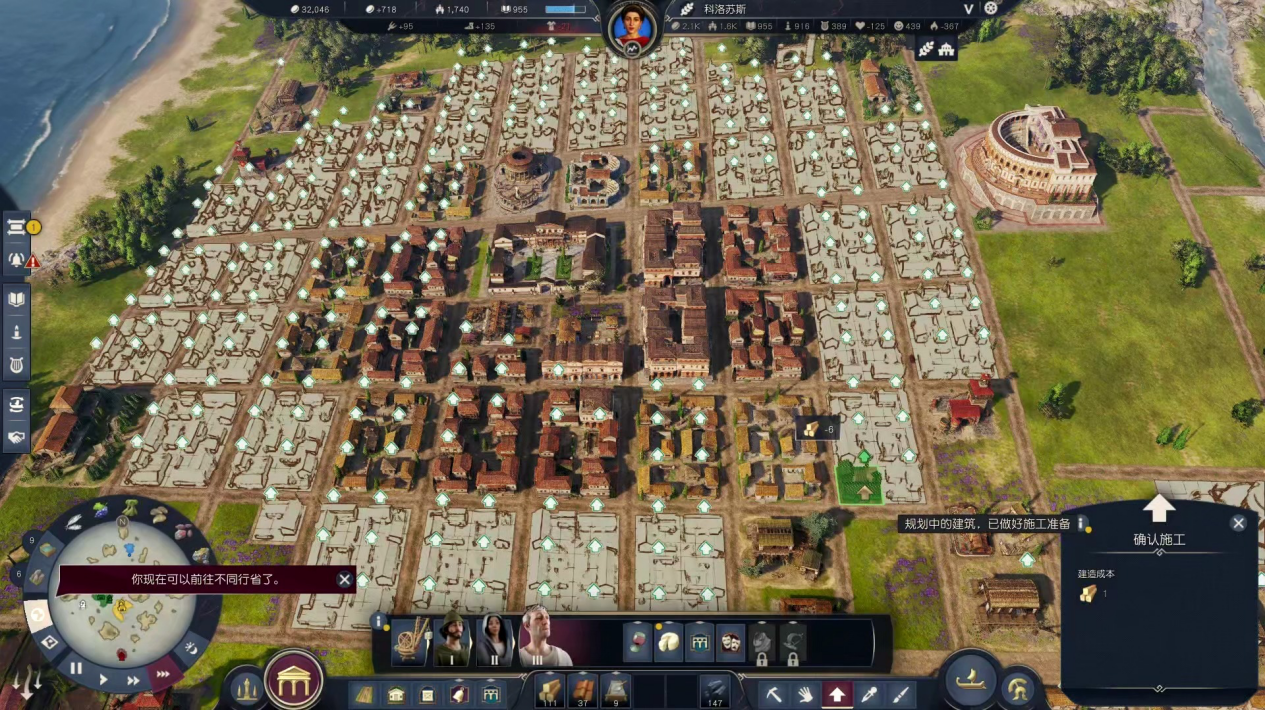Activate the upgrade arrow tool
This screenshot has width=1265, height=710.
(x=836, y=693)
